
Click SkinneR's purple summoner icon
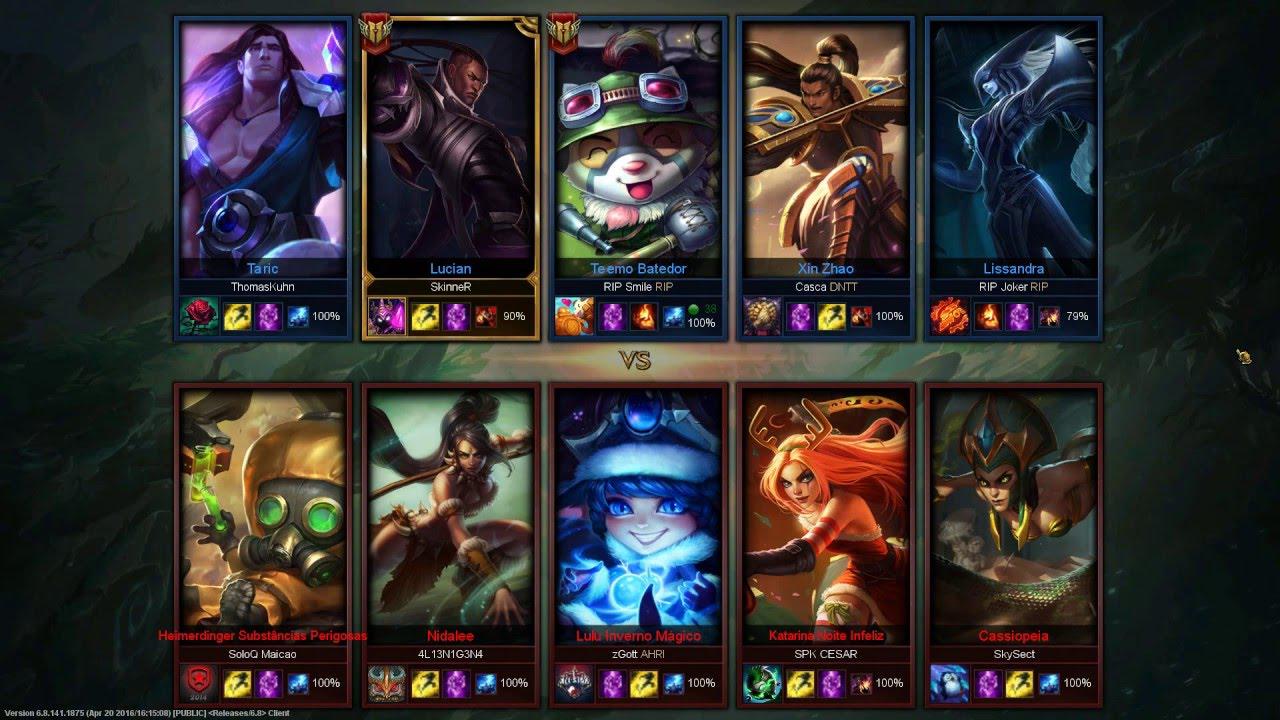(x=387, y=316)
